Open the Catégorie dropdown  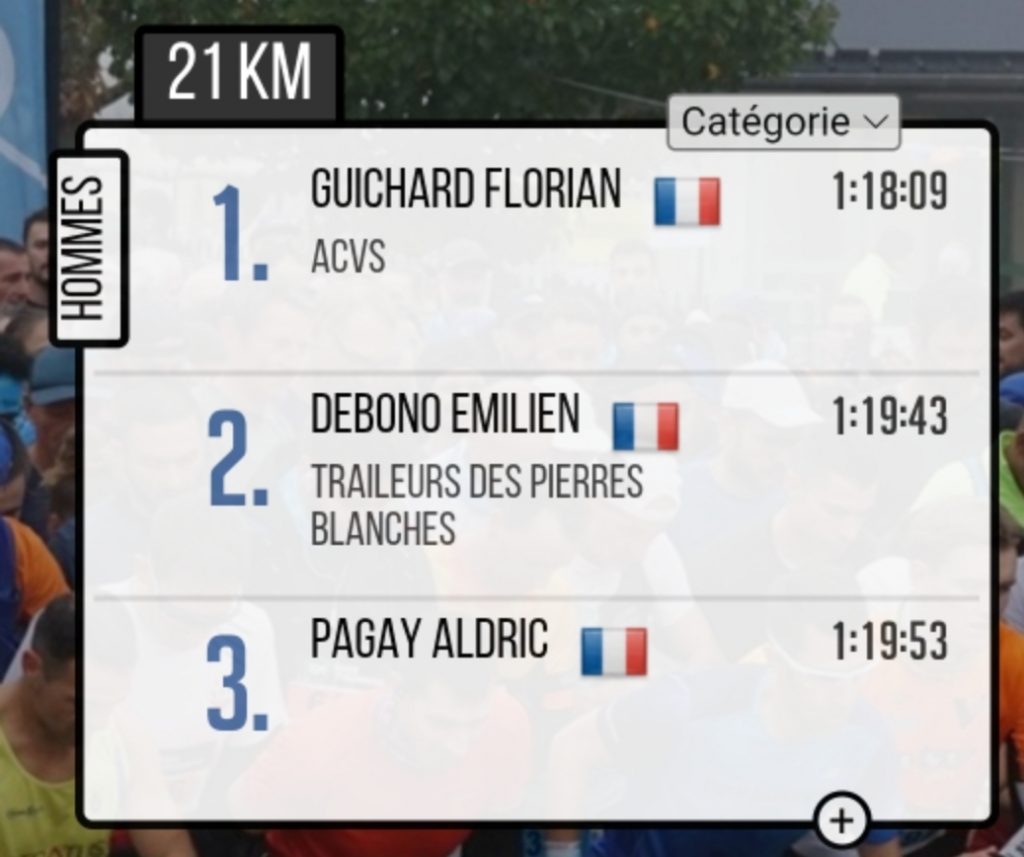[783, 122]
